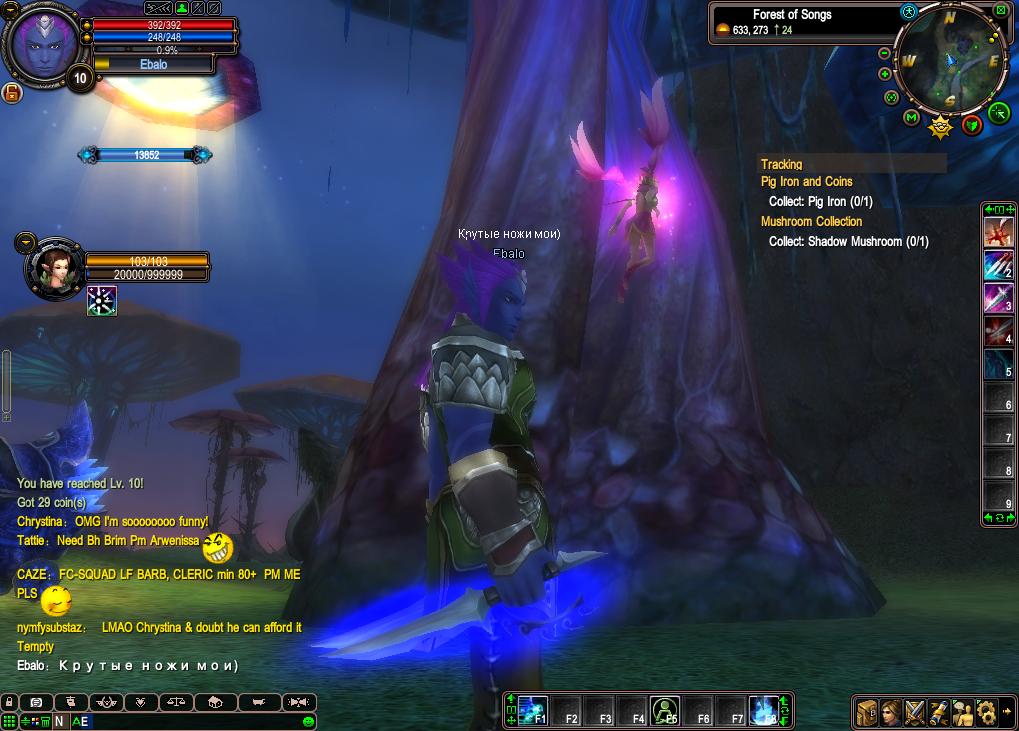Use the skill in side-bar slot 2

coord(998,265)
